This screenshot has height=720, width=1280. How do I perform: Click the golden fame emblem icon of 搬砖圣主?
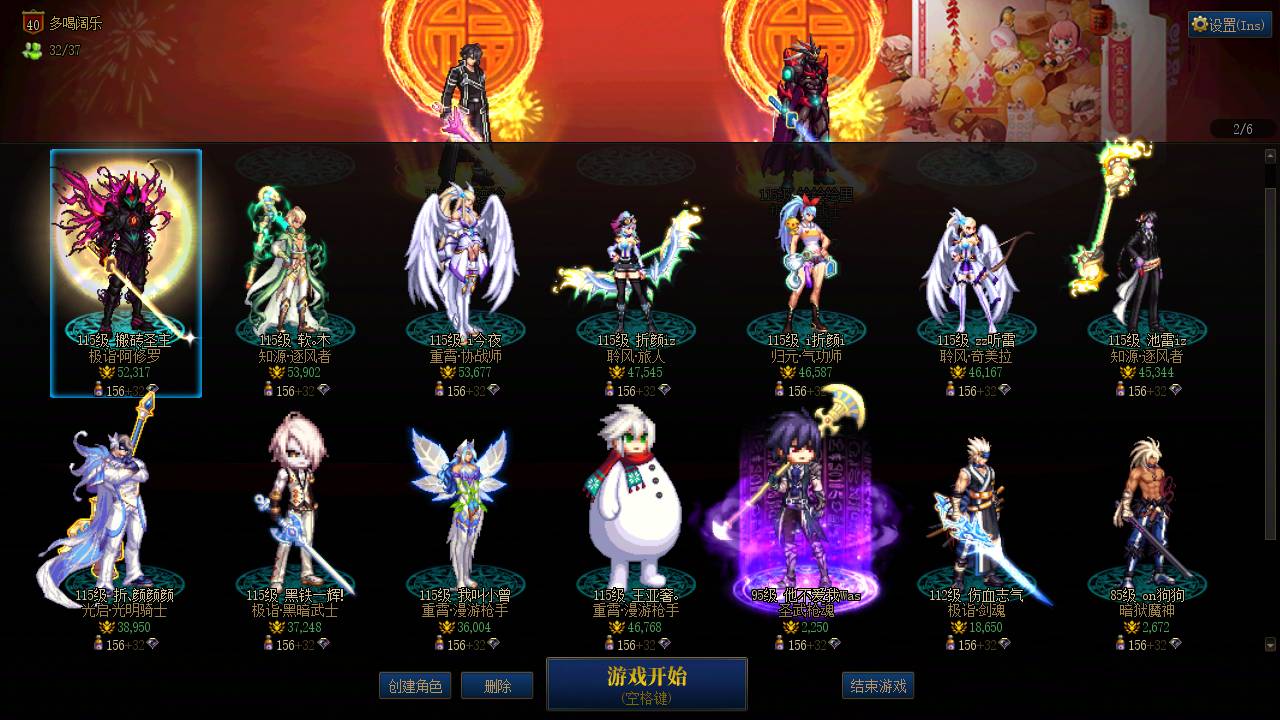point(108,371)
